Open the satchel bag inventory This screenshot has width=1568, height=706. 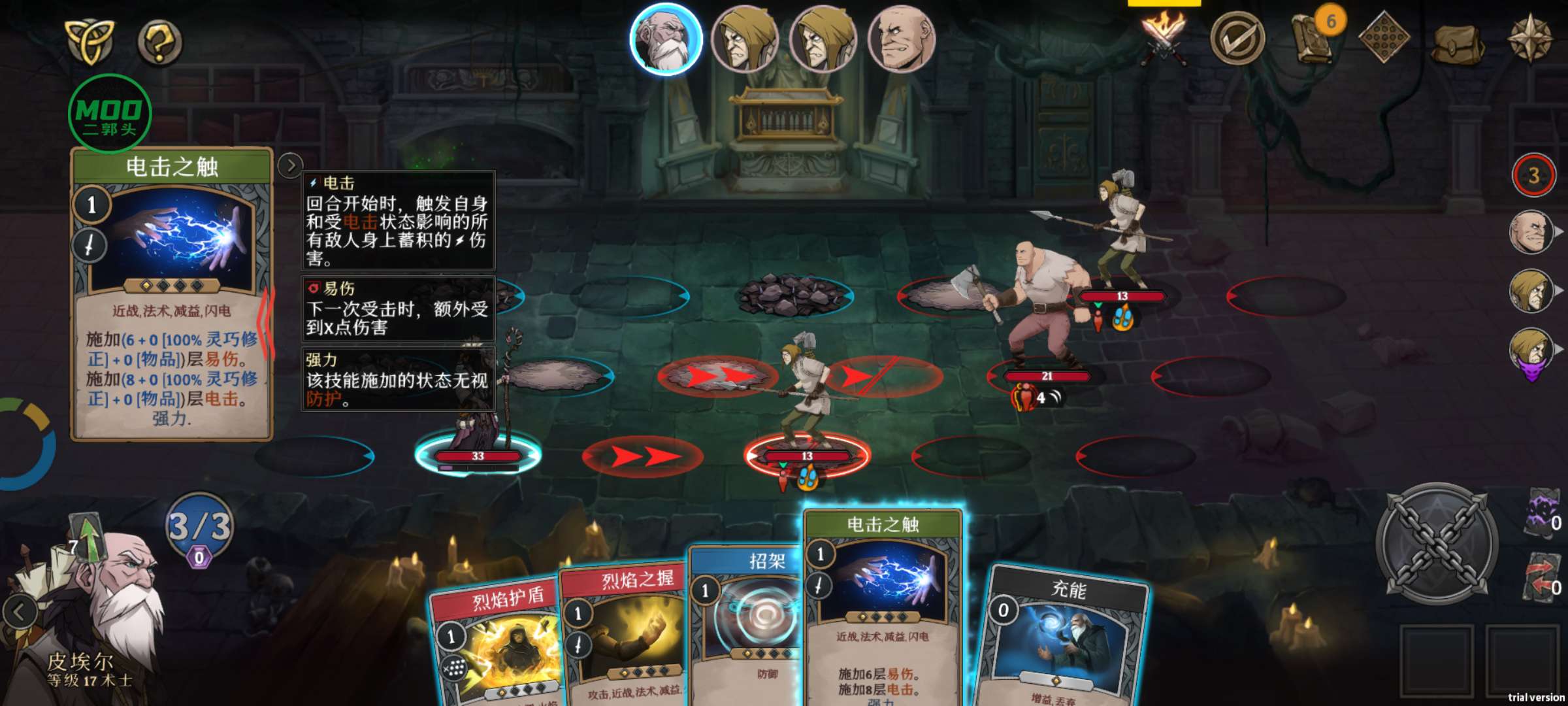point(1457,43)
